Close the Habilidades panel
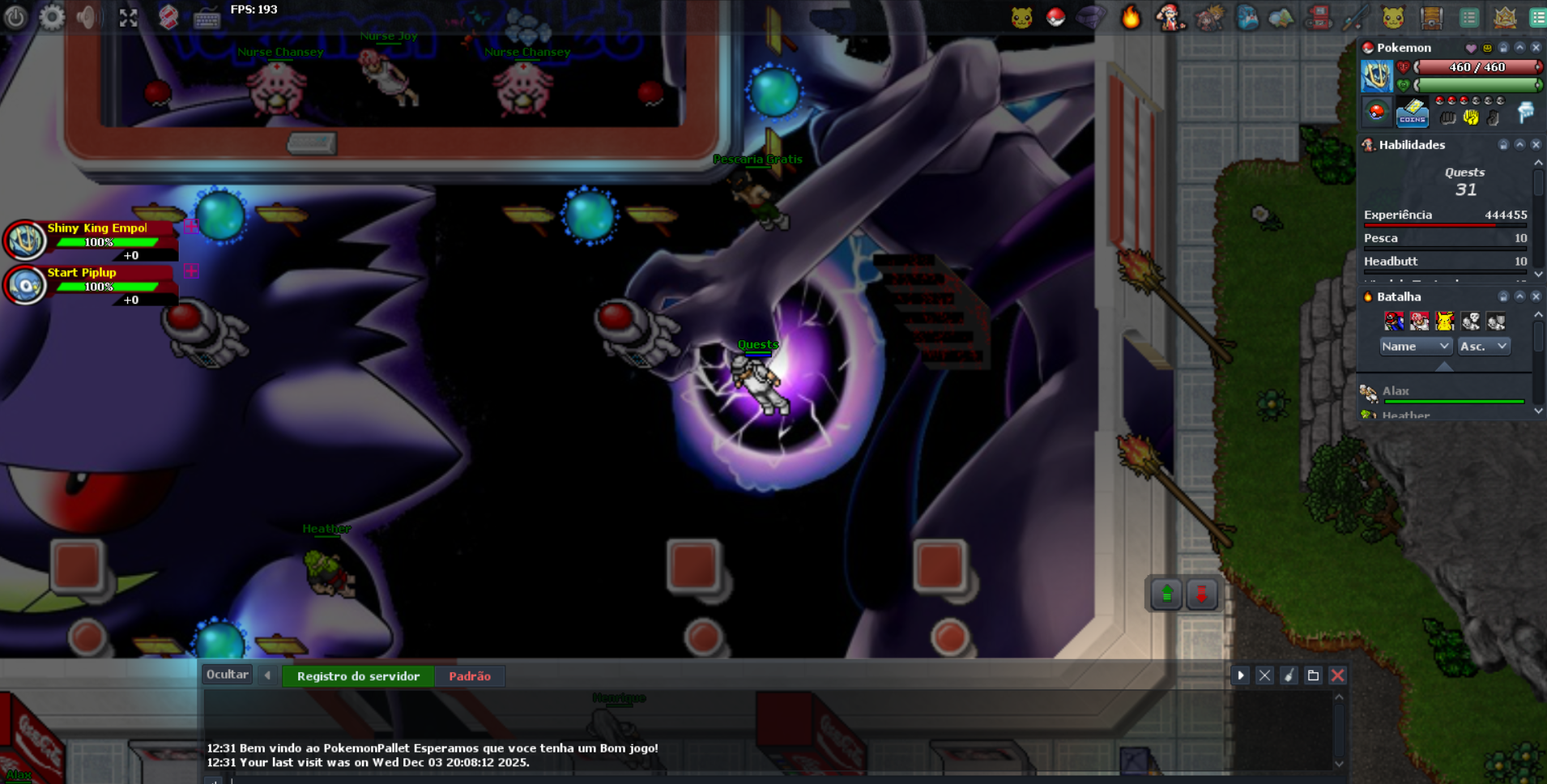1547x784 pixels. coord(1536,145)
